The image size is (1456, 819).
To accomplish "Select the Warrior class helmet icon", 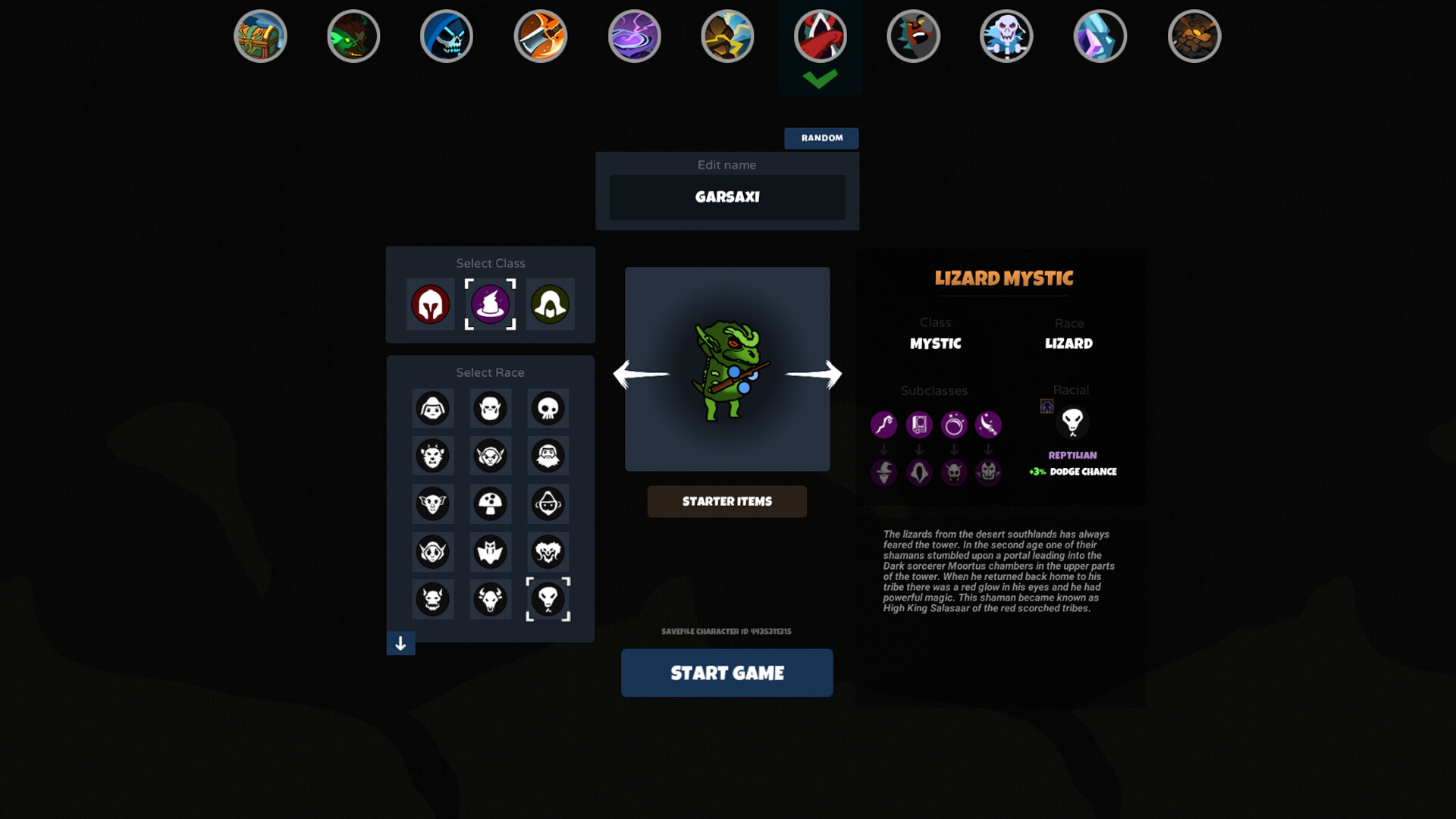I will click(431, 305).
